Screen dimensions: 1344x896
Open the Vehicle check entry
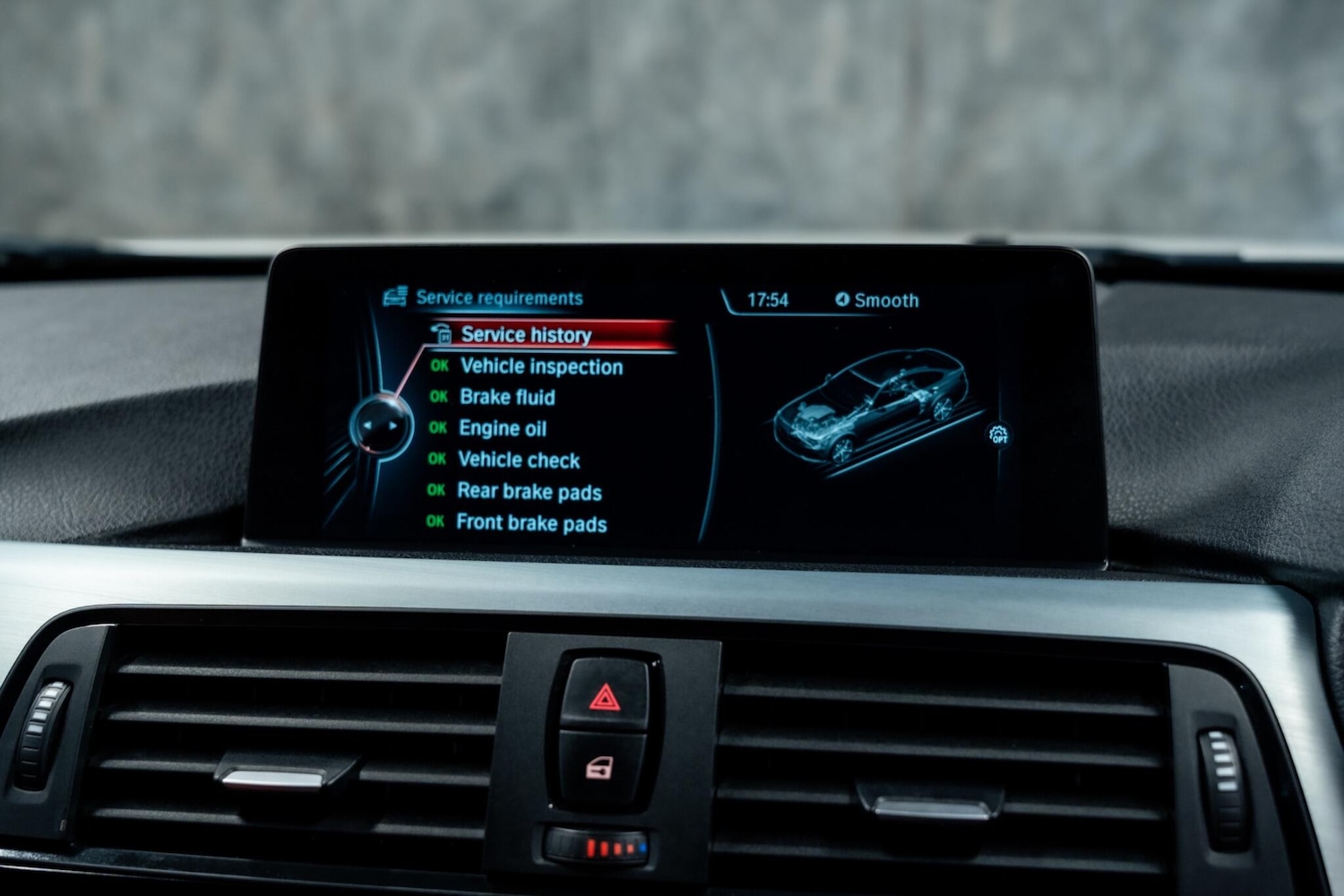coord(519,461)
